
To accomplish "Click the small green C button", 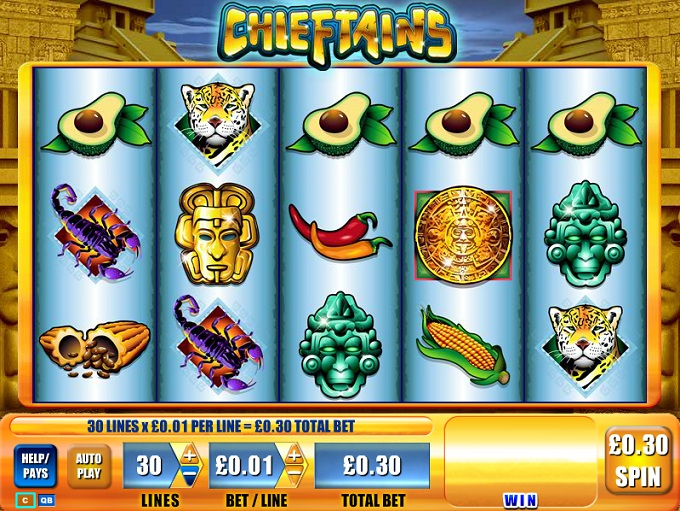I will (24, 499).
